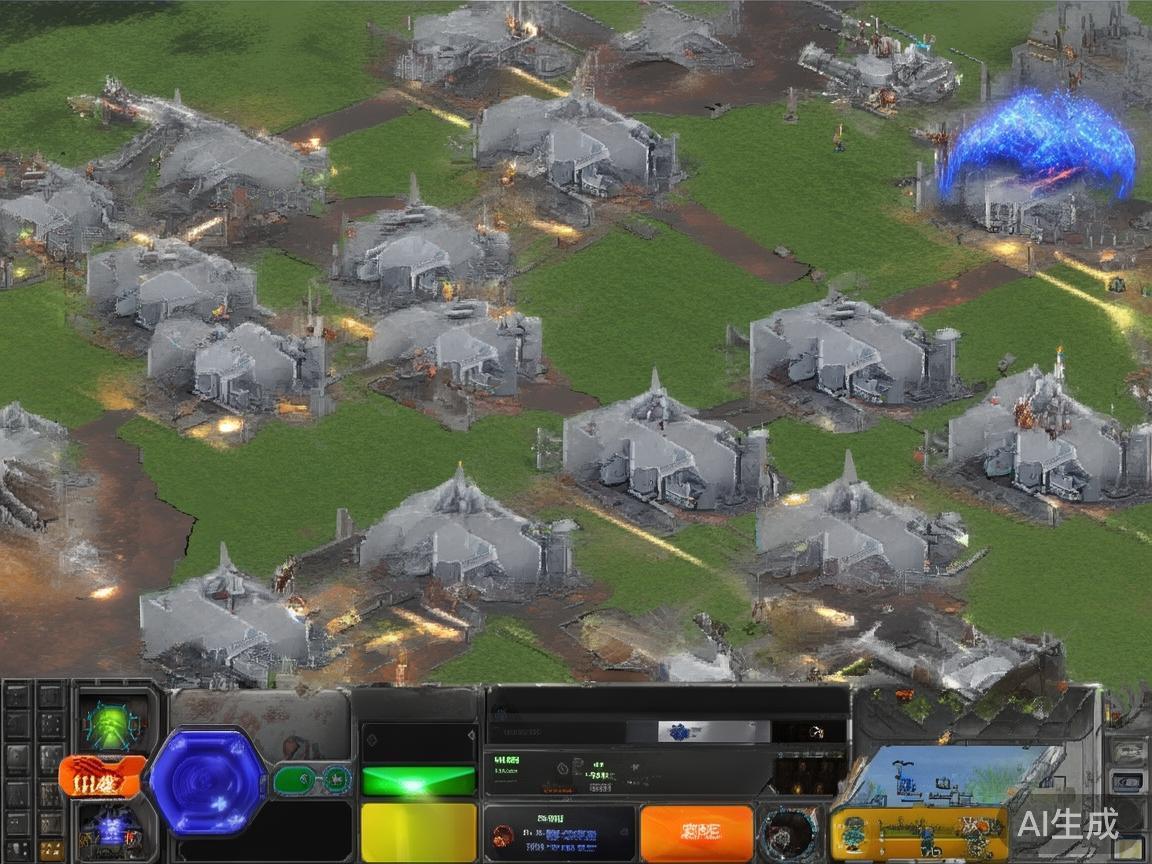
Task: Open the red planet info panel
Action: coord(560,833)
